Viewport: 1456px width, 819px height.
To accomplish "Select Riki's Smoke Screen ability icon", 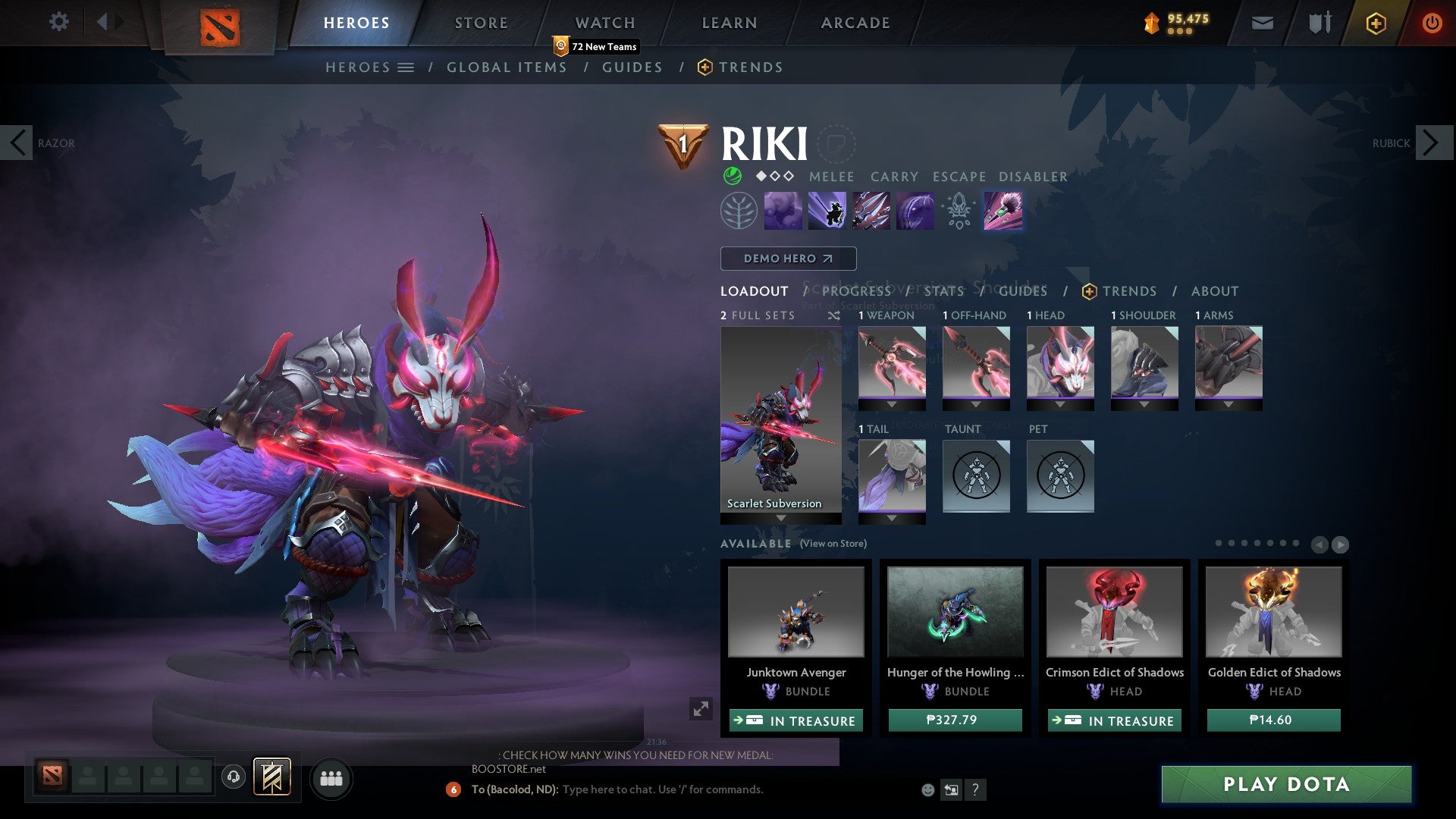I will coord(785,210).
